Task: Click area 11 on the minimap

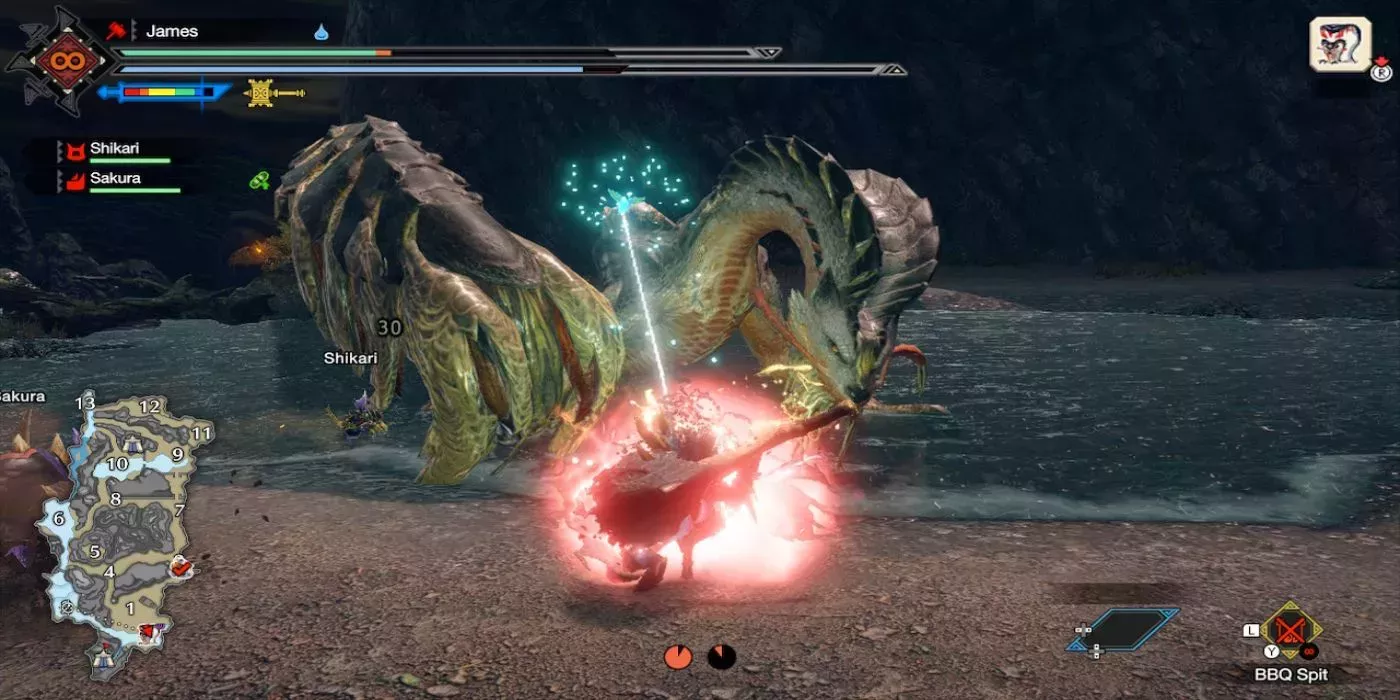Action: pyautogui.click(x=202, y=434)
